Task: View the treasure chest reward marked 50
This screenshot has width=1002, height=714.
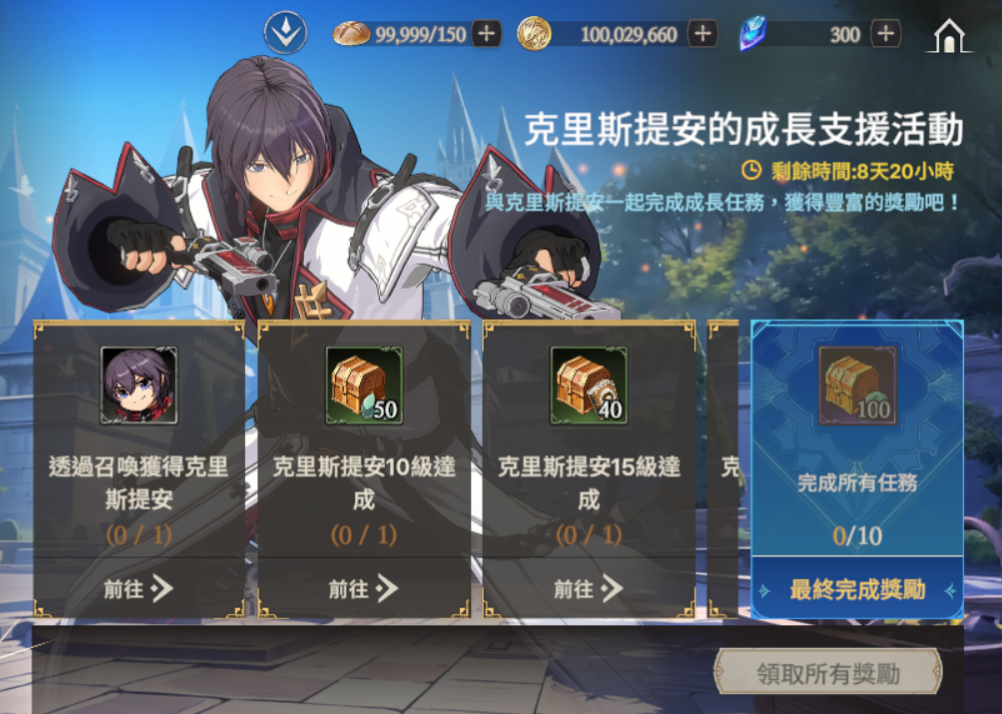Action: click(x=364, y=385)
